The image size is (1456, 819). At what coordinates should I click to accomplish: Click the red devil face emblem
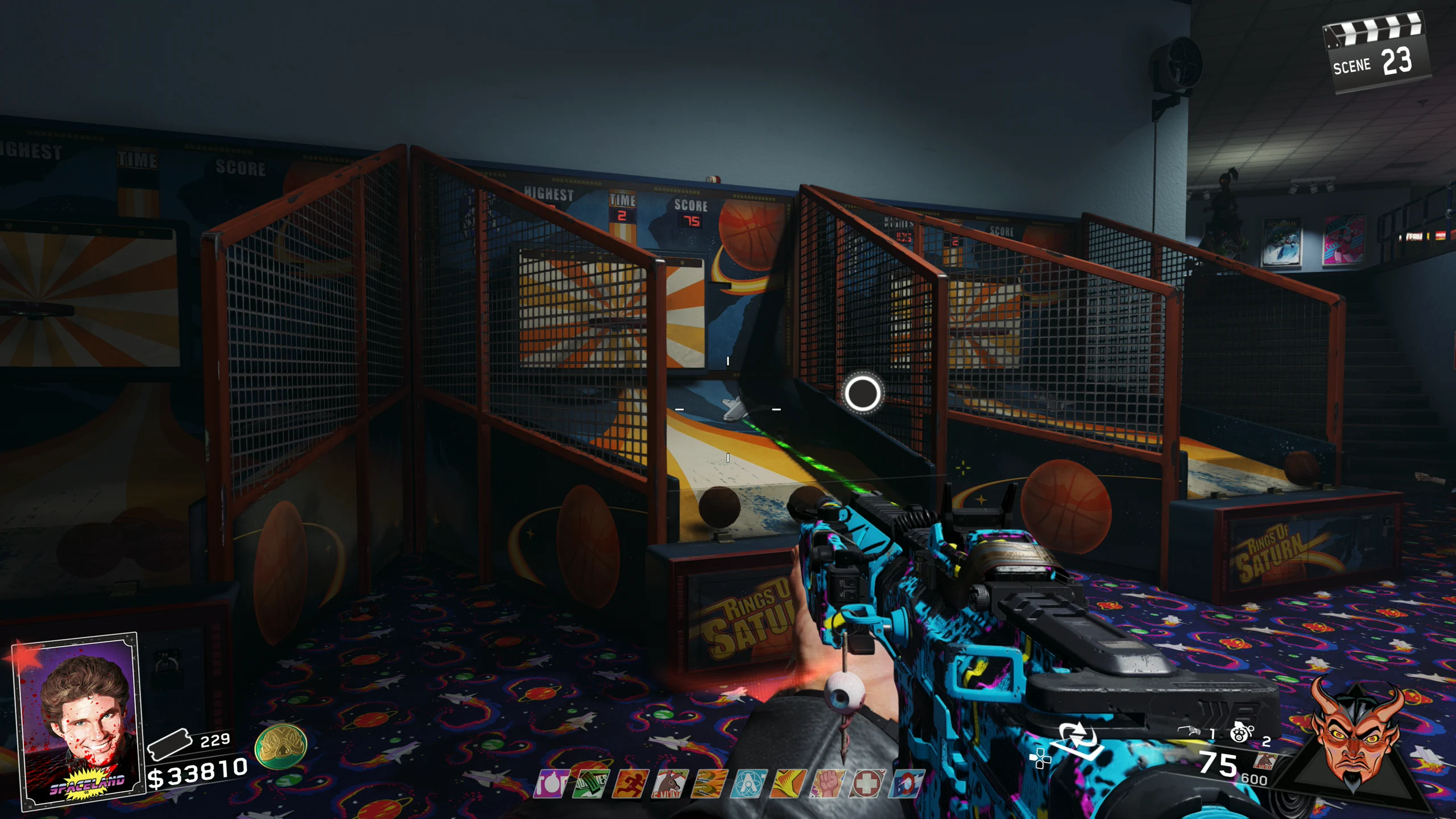pos(1355,738)
